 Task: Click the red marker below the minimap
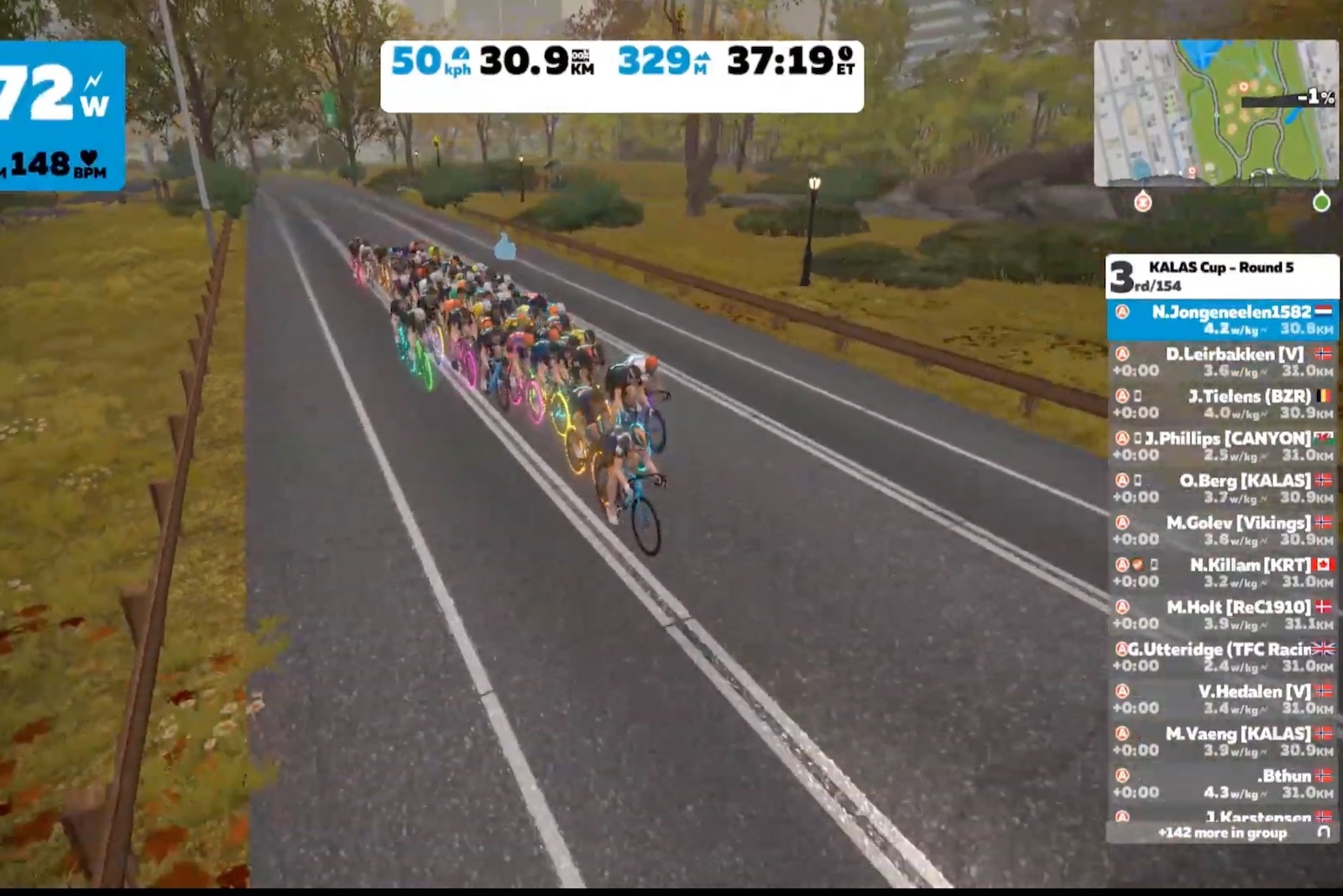coord(1142,202)
